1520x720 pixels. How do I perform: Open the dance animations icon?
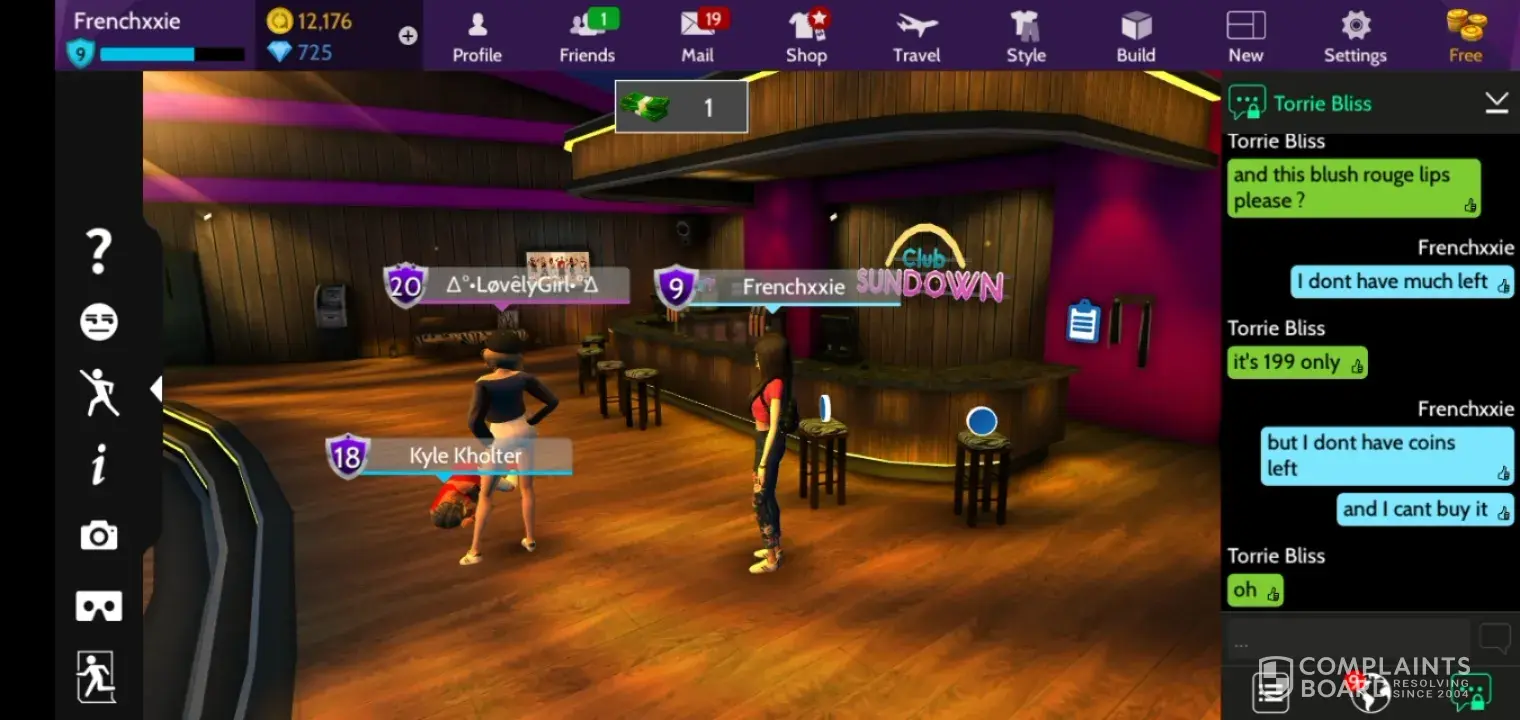99,392
